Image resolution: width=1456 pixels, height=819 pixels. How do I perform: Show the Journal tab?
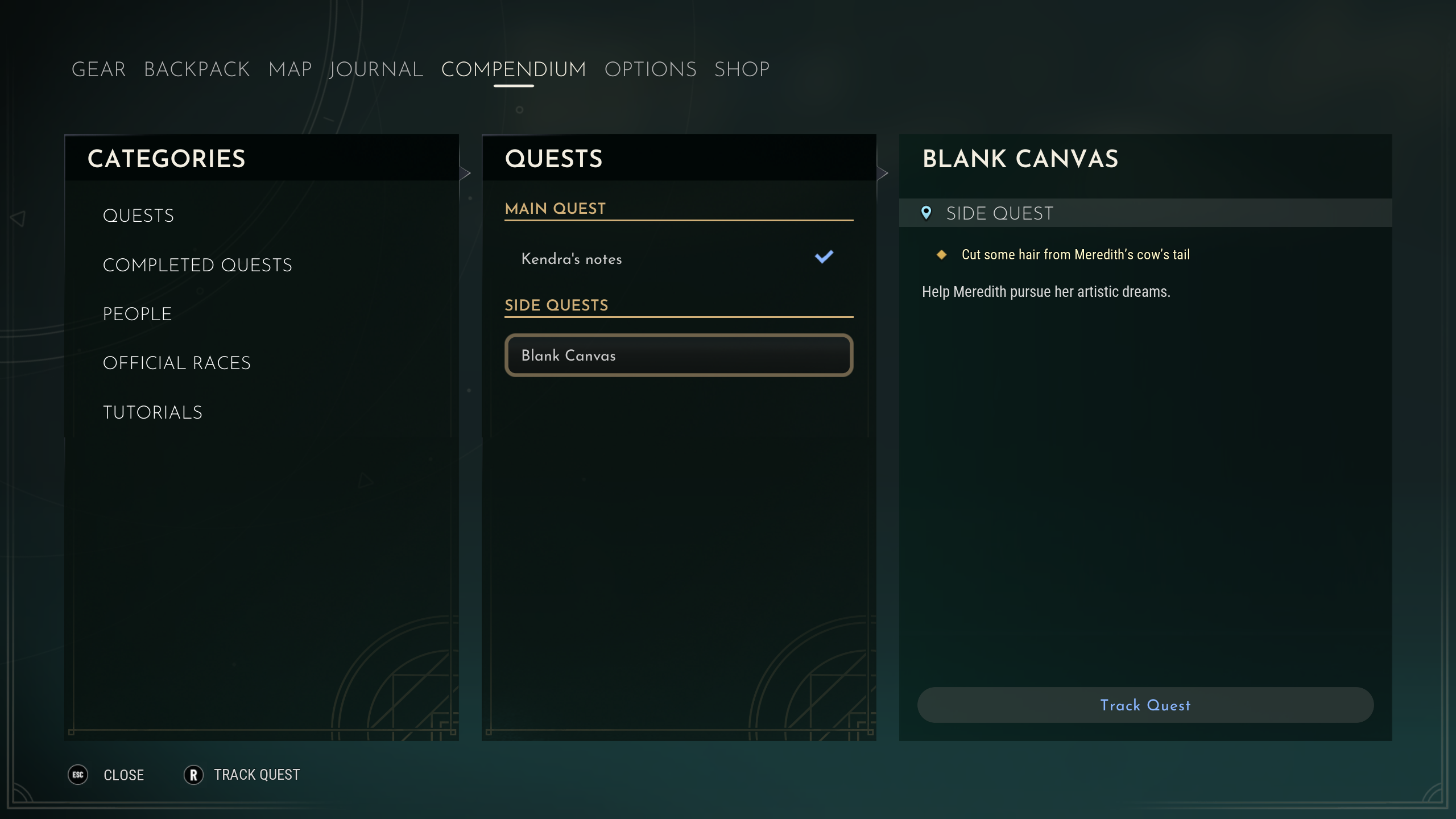[x=376, y=69]
